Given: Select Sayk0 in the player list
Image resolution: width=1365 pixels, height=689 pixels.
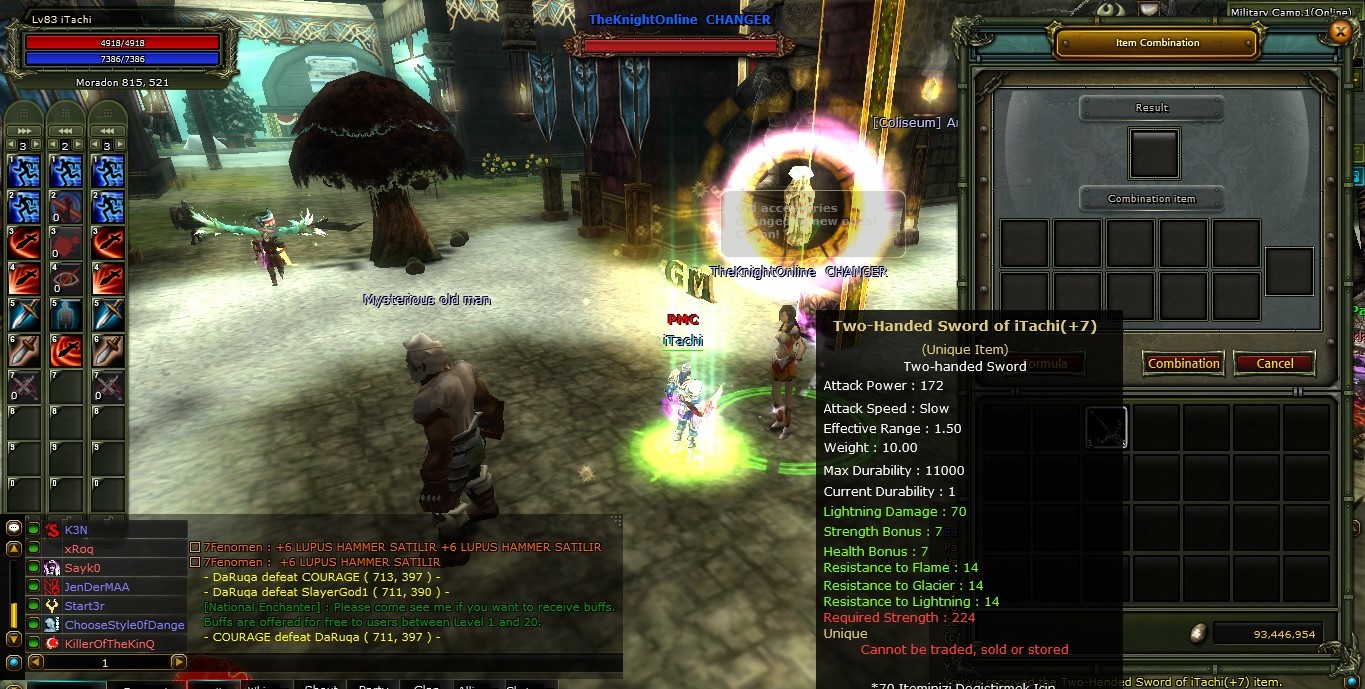Looking at the screenshot, I should [82, 568].
